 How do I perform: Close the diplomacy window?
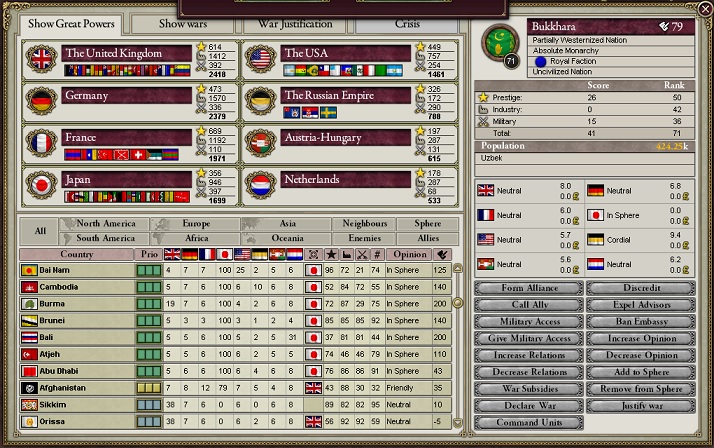(705, 8)
